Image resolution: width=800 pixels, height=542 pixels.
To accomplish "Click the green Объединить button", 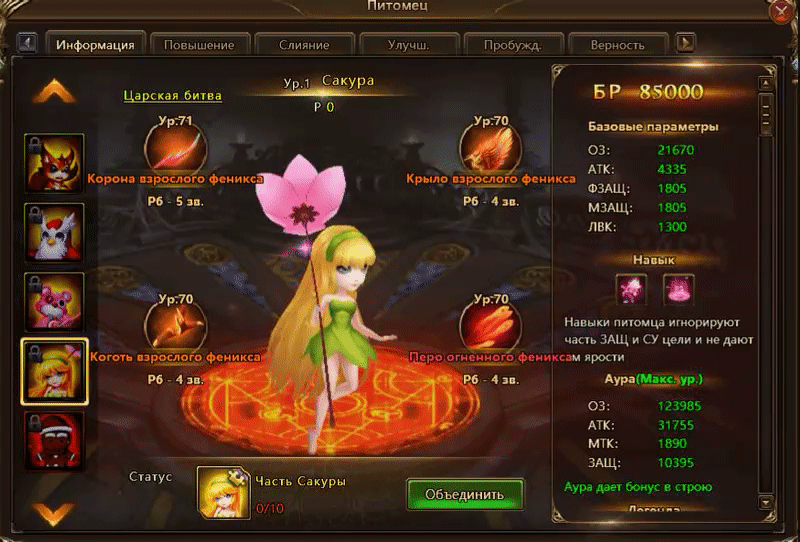I will tap(465, 494).
